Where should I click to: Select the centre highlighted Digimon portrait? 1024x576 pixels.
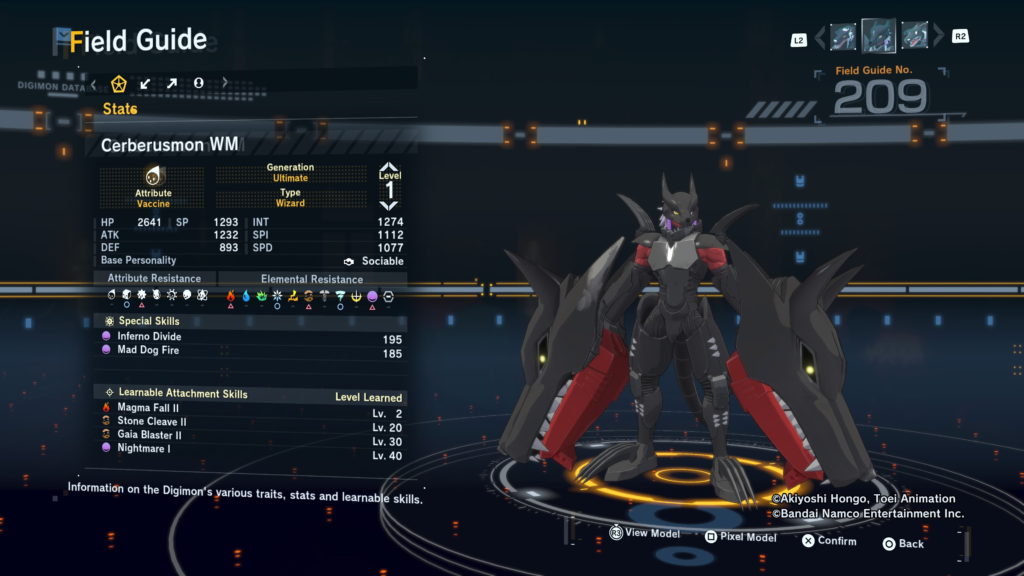pos(879,36)
